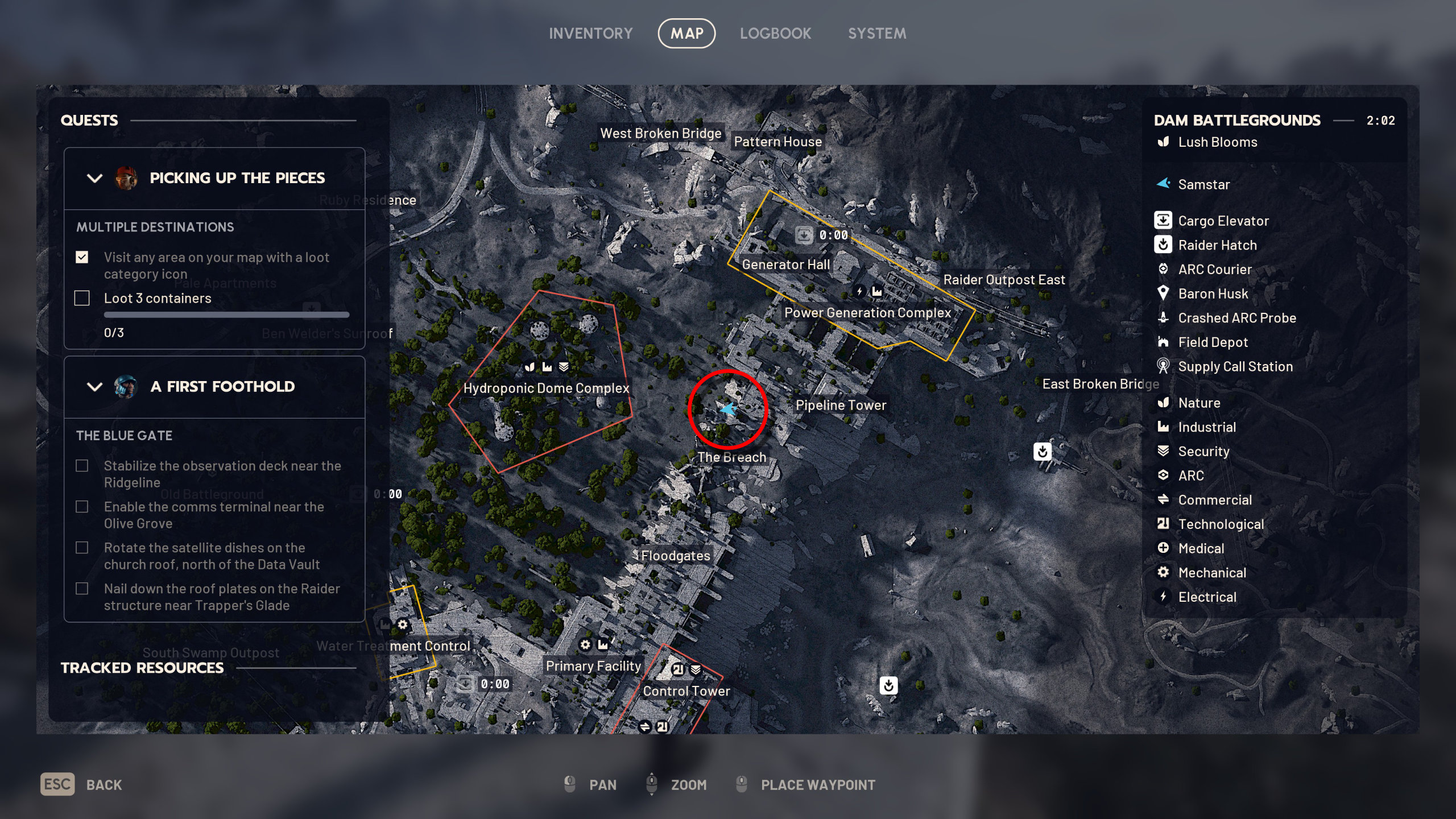Open the Logbook tab

click(x=775, y=34)
